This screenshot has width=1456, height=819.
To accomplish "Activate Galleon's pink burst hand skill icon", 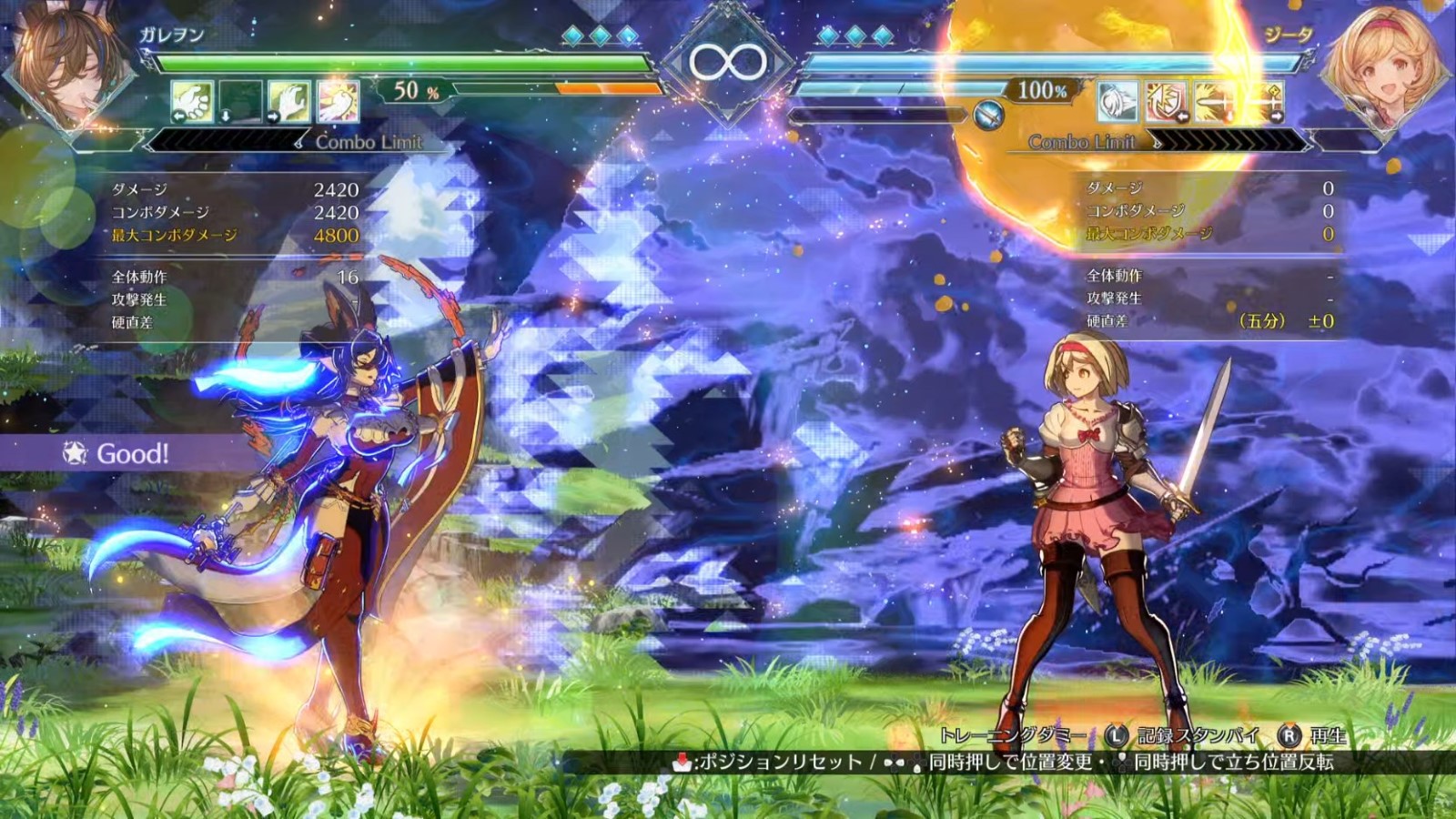I will tap(338, 101).
